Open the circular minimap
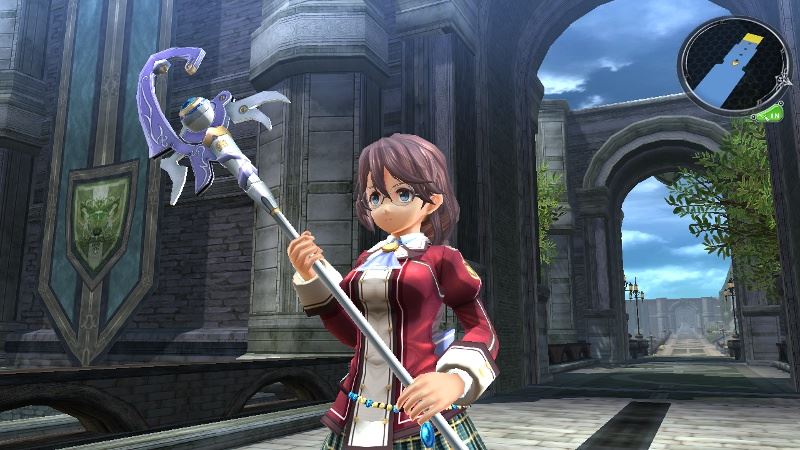The image size is (800, 450). pyautogui.click(x=733, y=65)
